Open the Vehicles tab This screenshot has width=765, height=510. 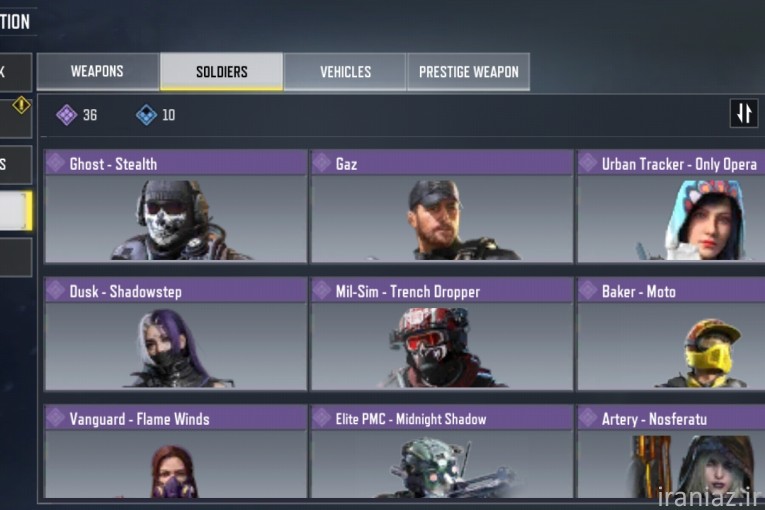click(x=345, y=72)
